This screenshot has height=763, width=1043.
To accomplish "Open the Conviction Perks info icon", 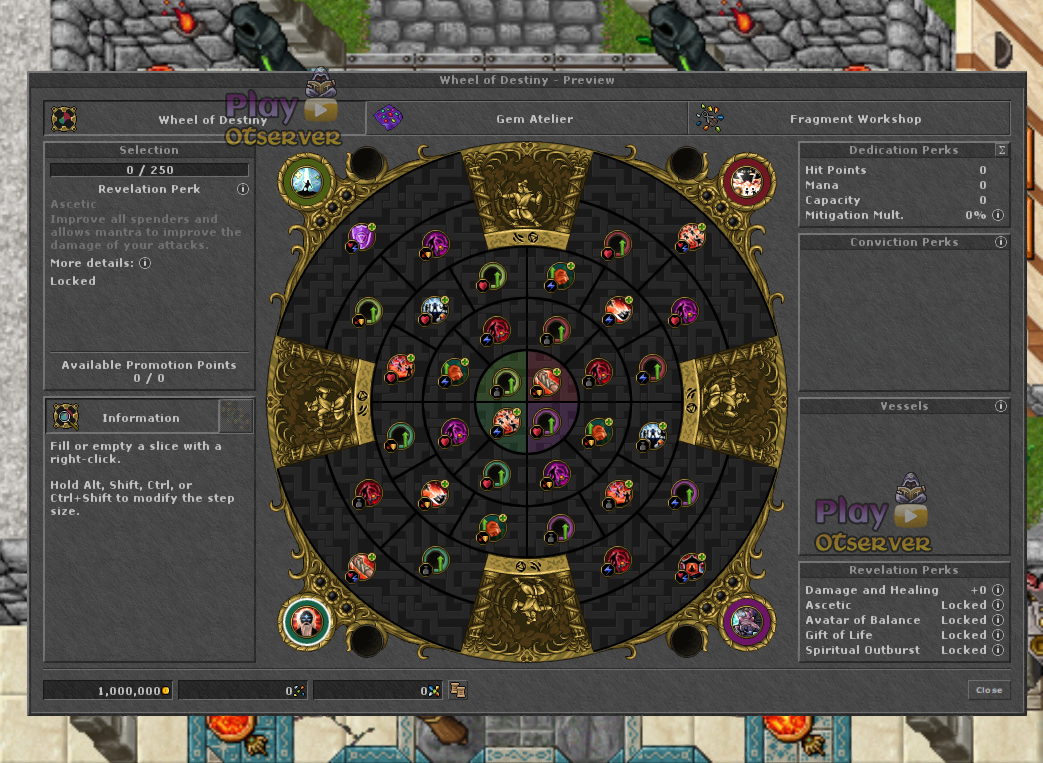I will pos(1001,242).
